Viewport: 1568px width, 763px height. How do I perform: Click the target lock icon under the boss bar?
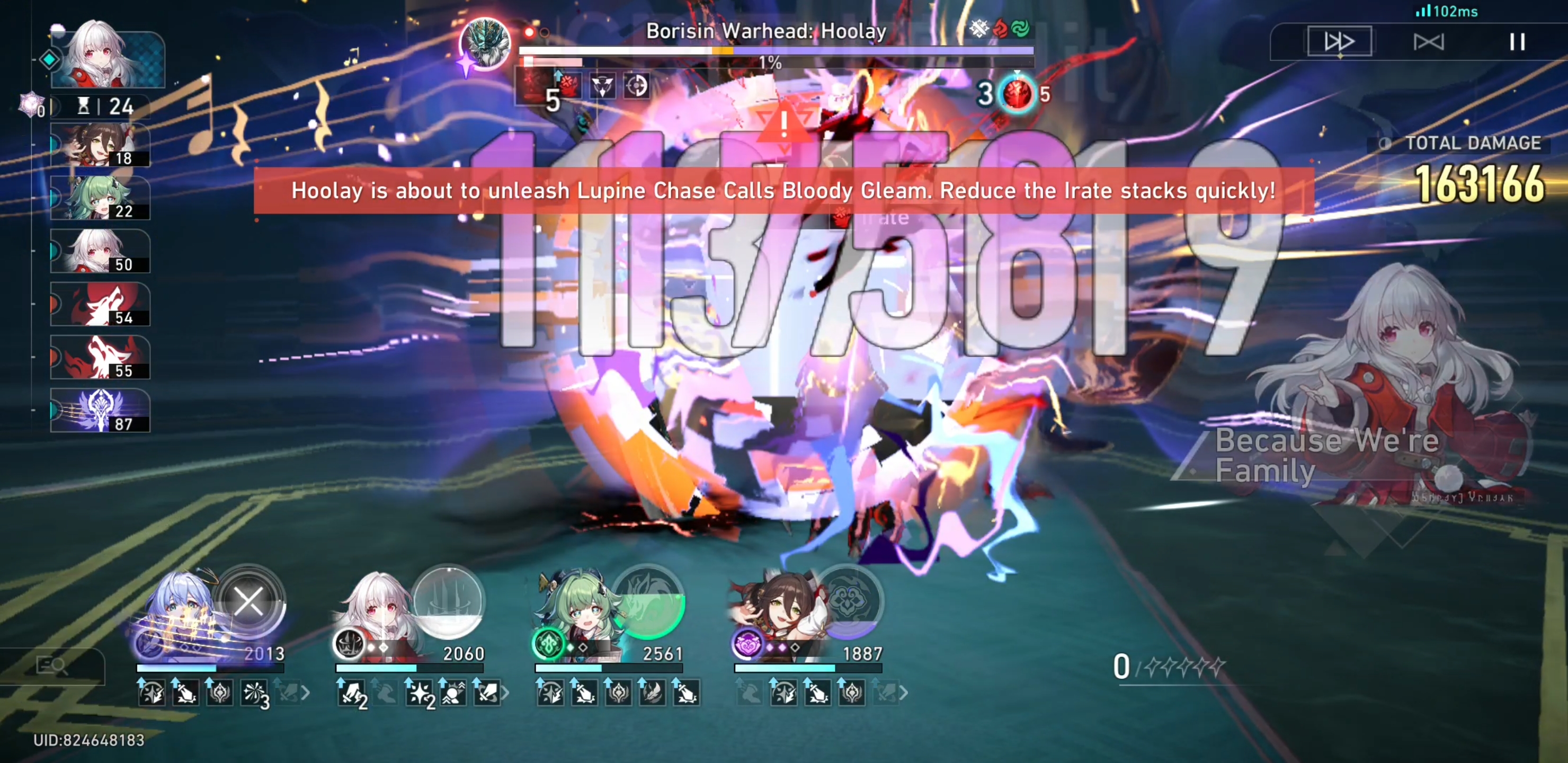coord(637,86)
